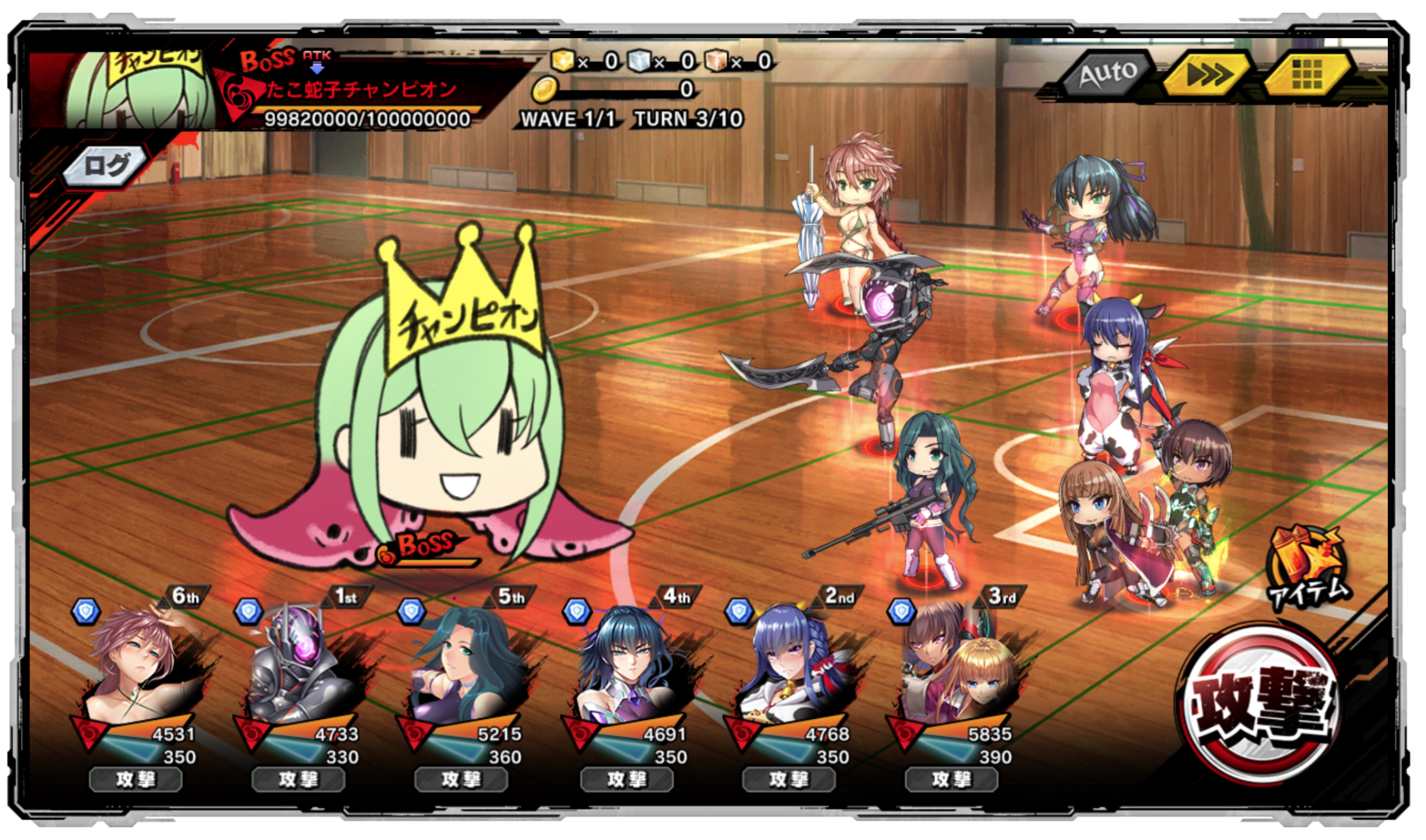Click 攻撃 button under the 5835 HP character
This screenshot has width=1426, height=840.
coord(951,779)
